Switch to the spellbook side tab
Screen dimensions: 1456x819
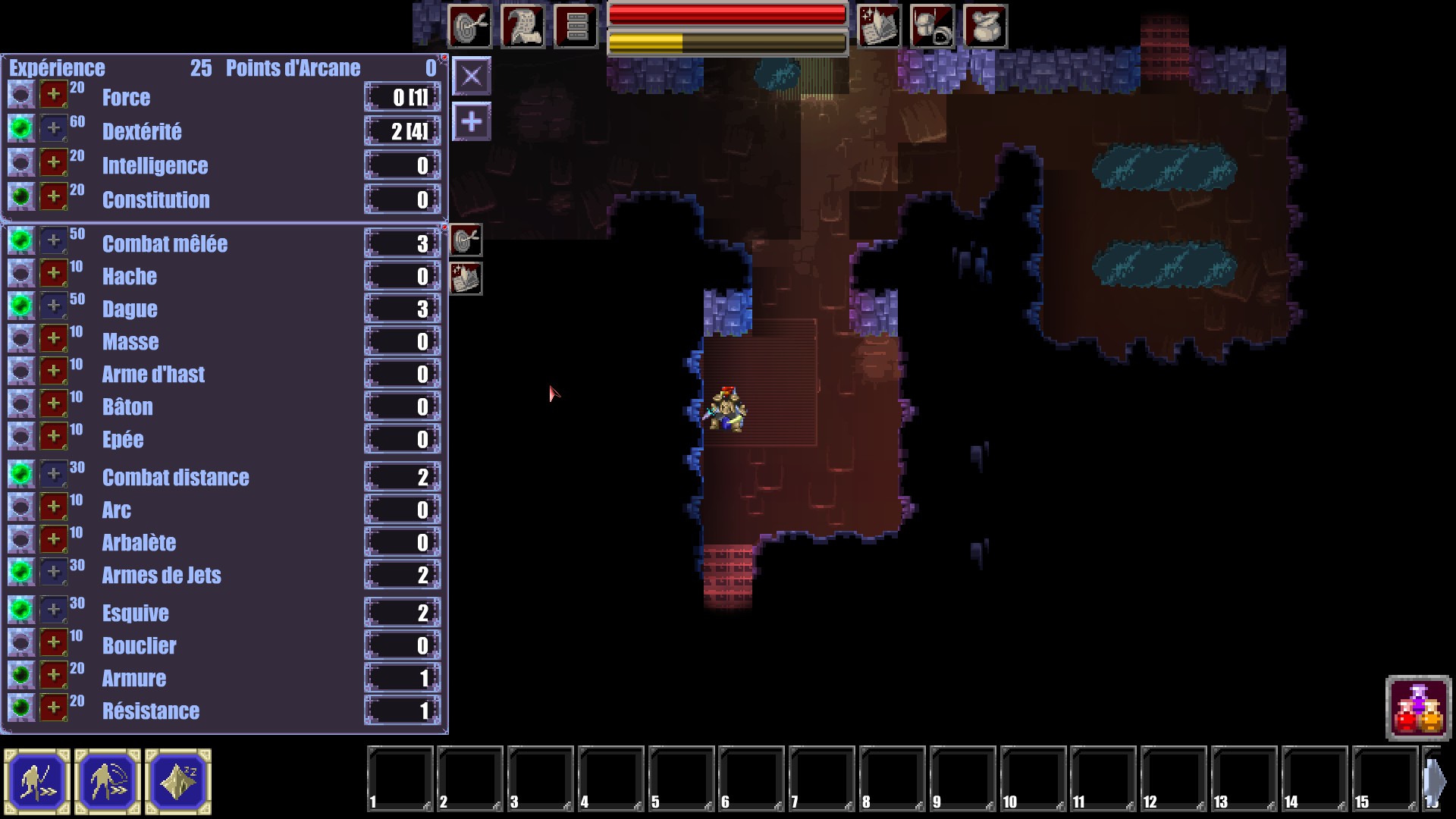[466, 279]
